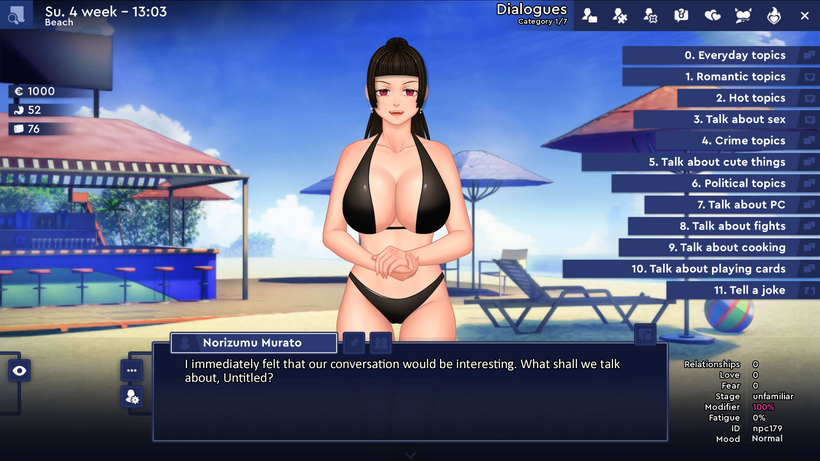Choose the "Crime topics" dialogue option

point(742,141)
